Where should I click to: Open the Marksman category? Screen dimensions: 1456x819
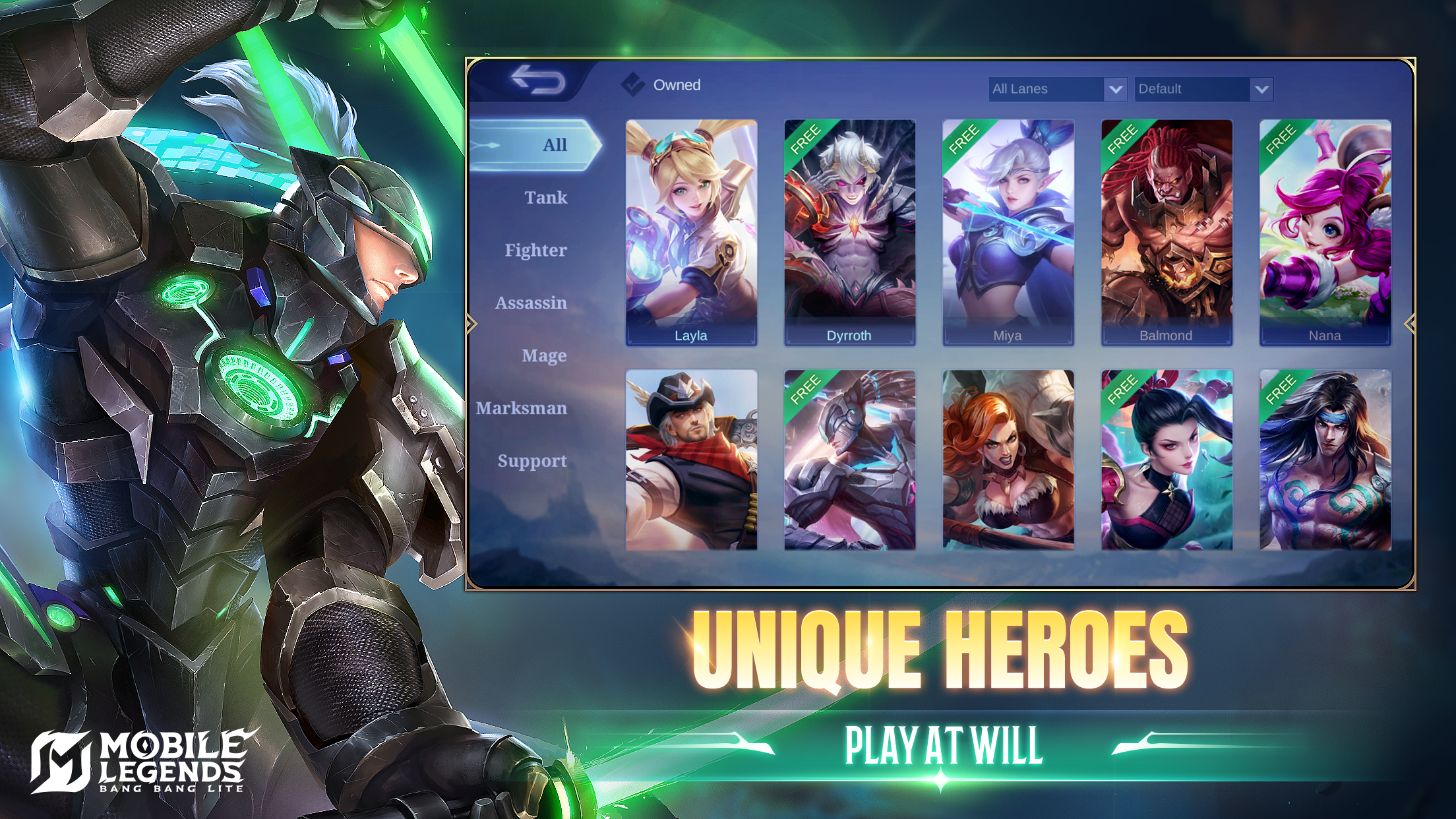522,408
